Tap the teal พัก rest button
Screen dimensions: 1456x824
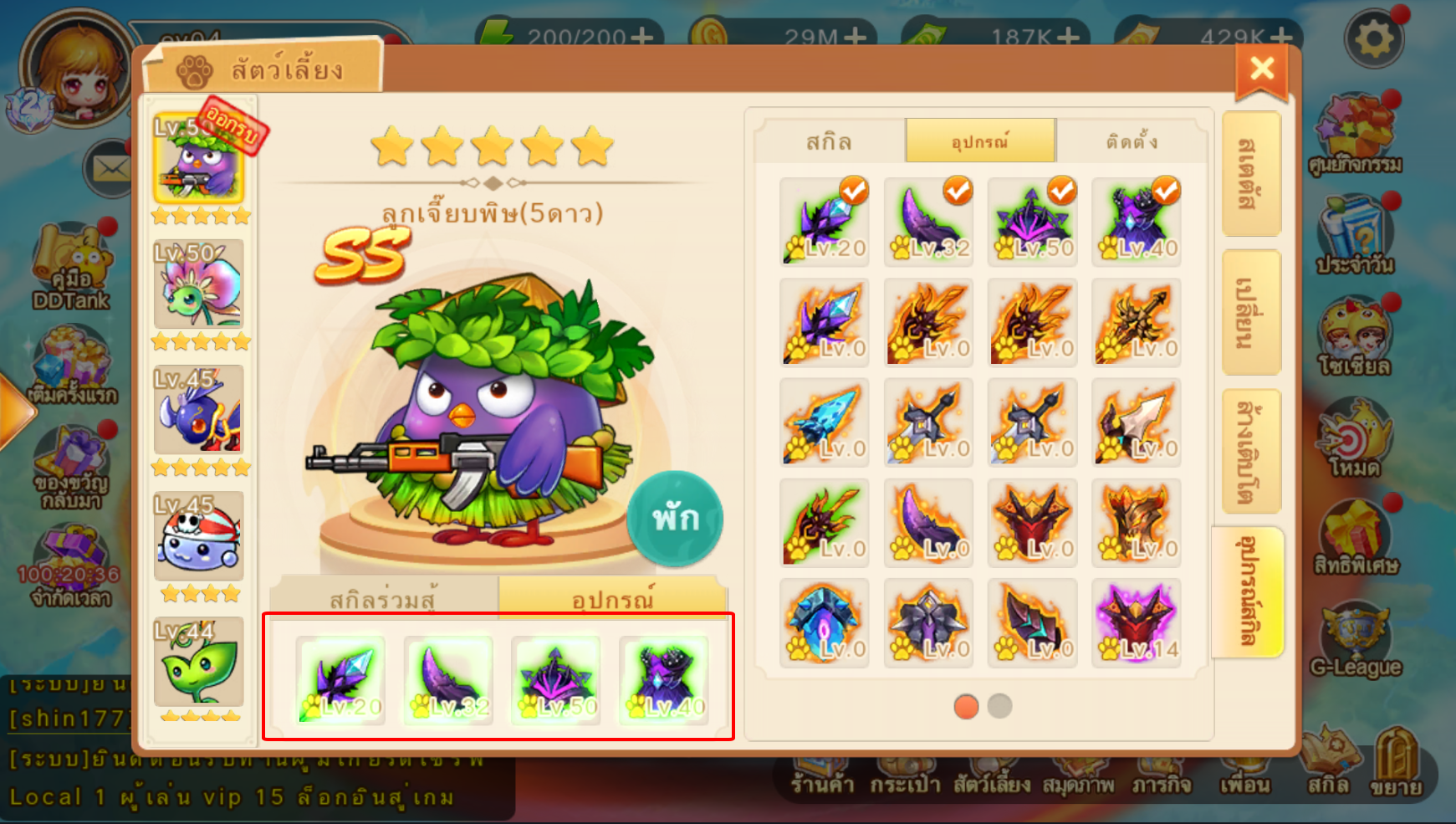click(675, 519)
